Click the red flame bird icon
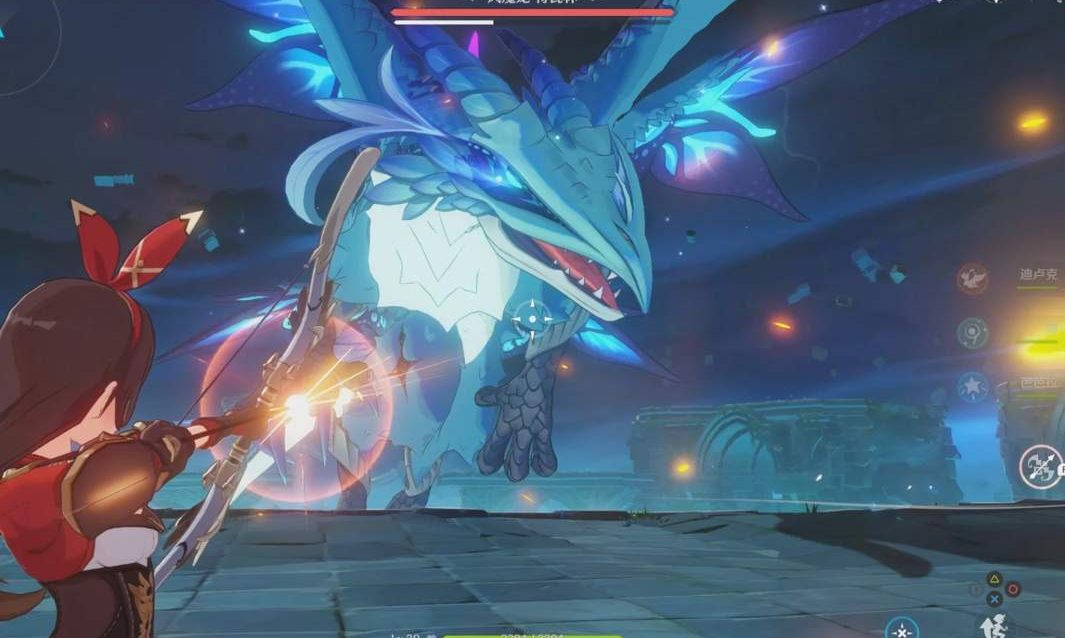The width and height of the screenshot is (1065, 638). click(x=972, y=278)
